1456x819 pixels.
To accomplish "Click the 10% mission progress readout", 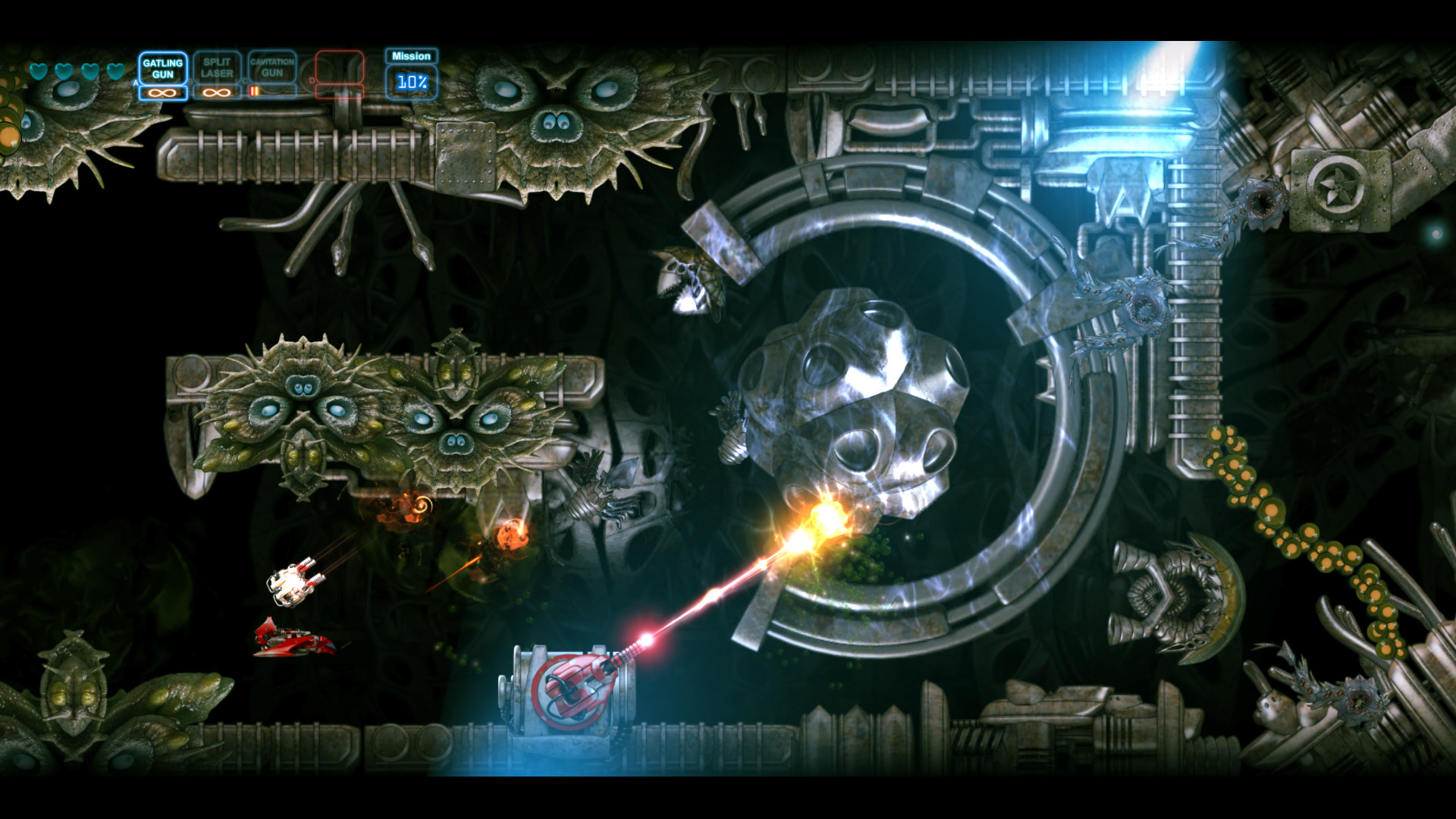I will (x=411, y=81).
